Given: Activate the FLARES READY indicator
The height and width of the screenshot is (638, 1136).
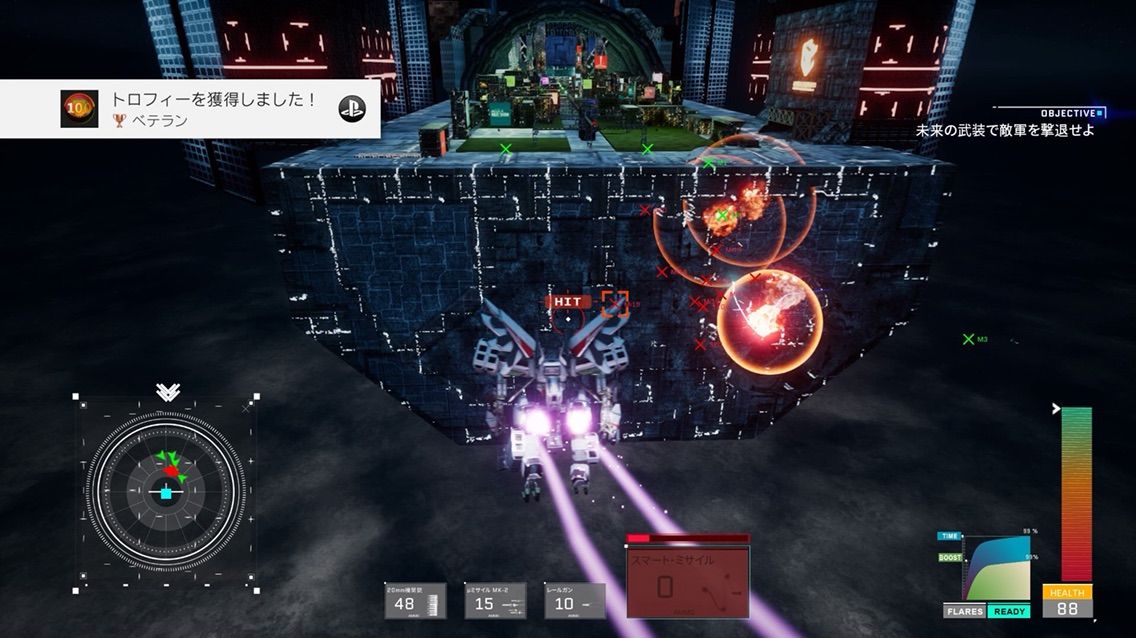Looking at the screenshot, I should (x=986, y=611).
